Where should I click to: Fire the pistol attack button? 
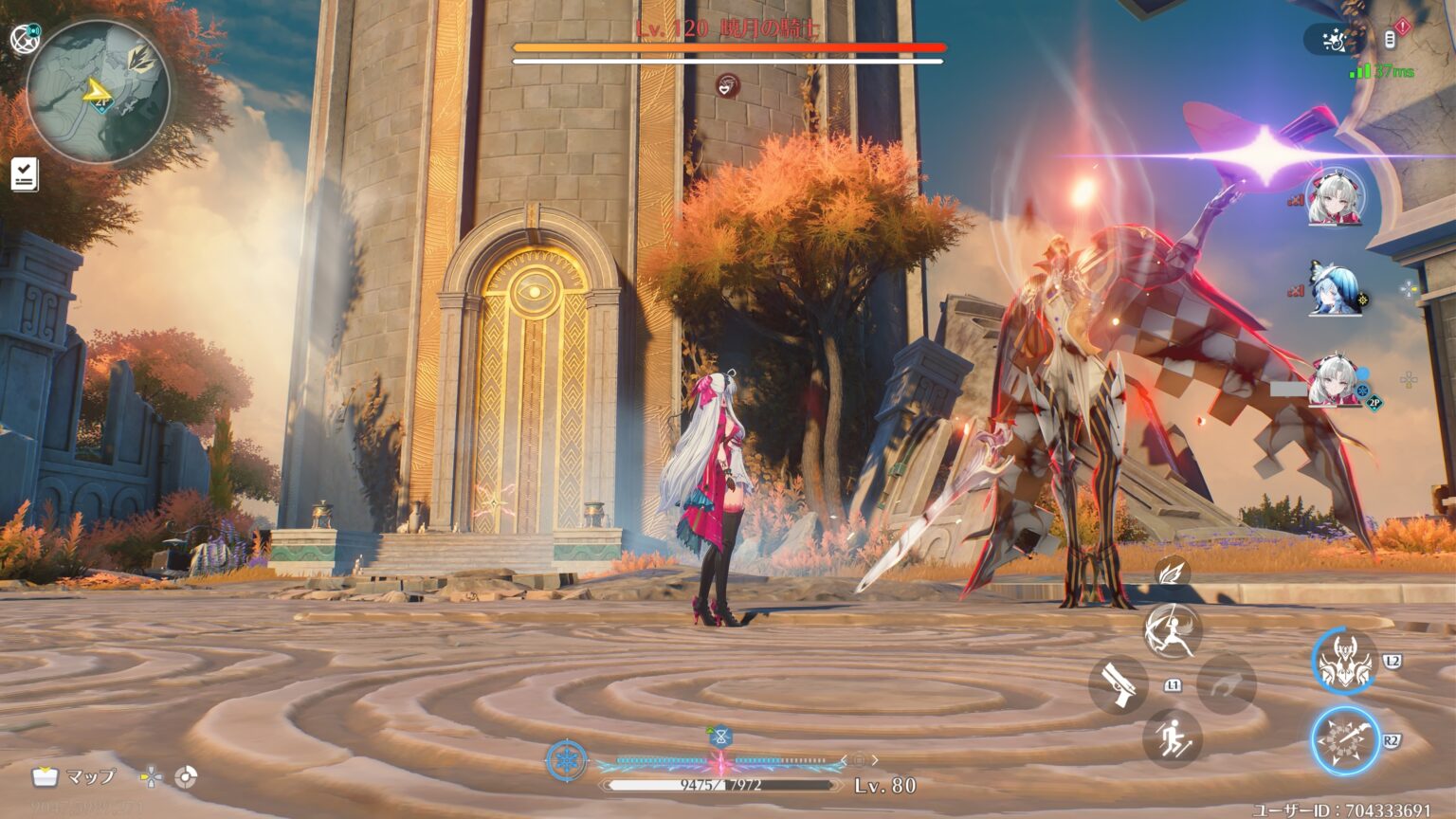1119,684
